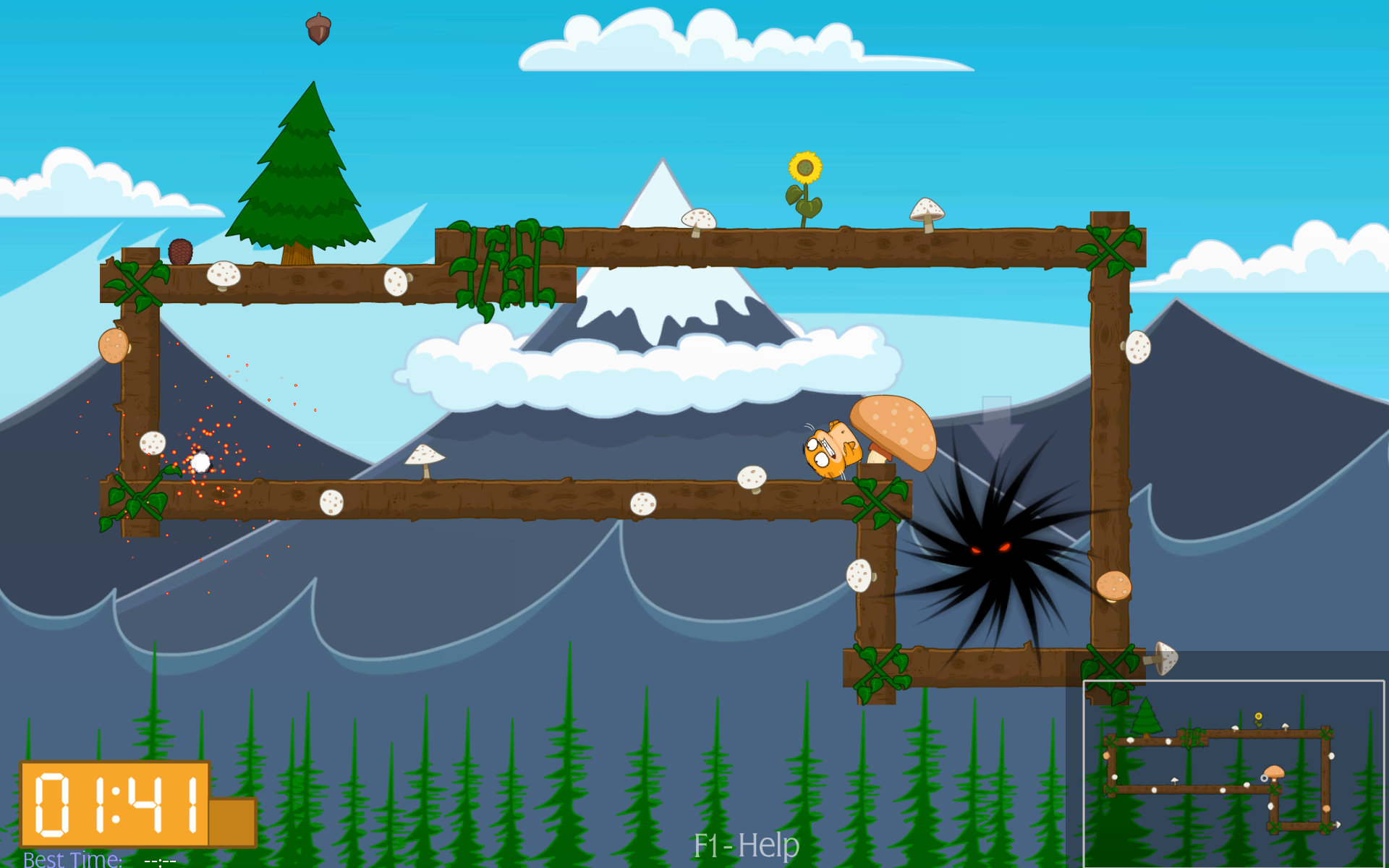Click the level overview minimap
This screenshot has width=1389, height=868.
pos(1233,773)
